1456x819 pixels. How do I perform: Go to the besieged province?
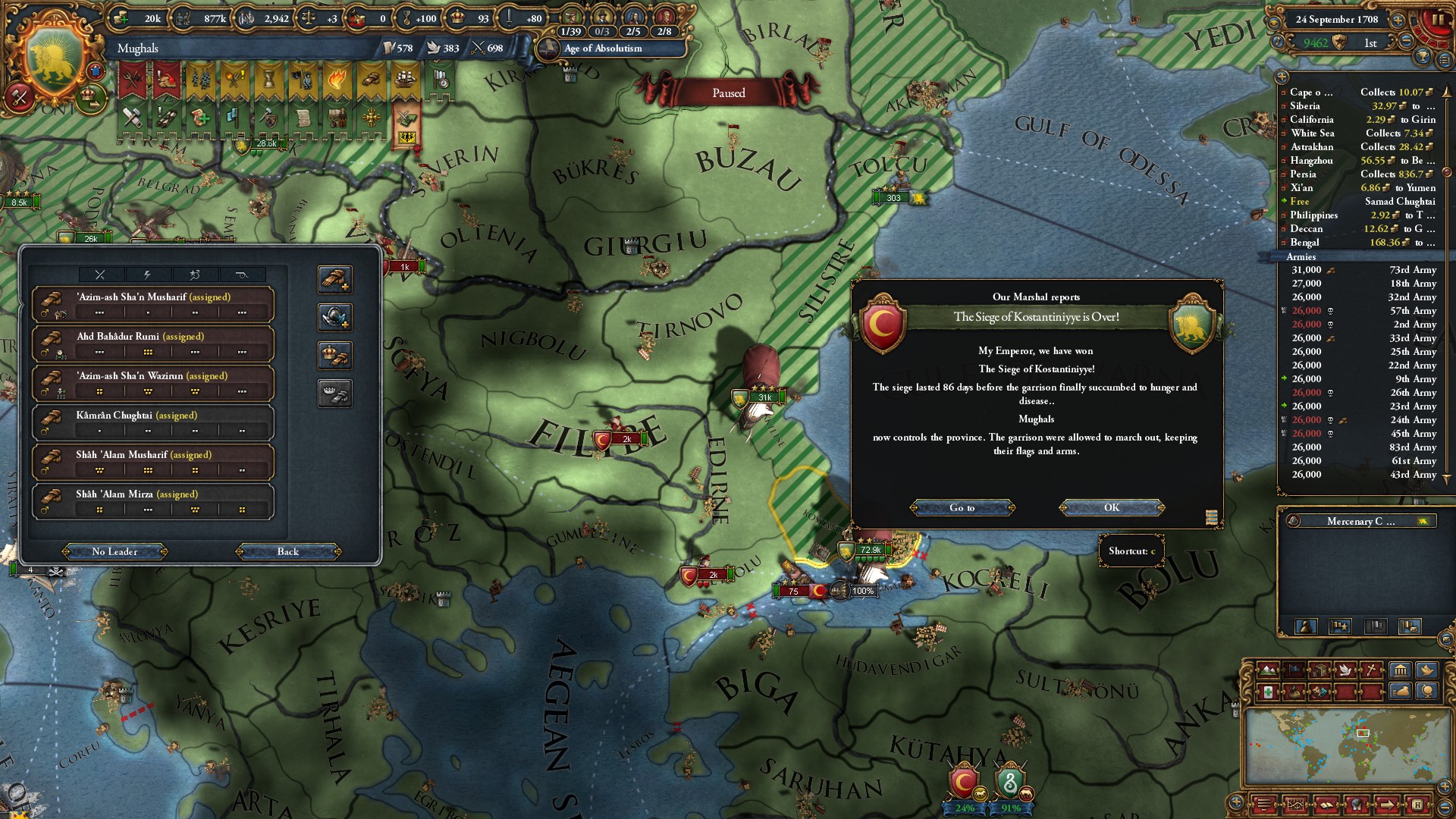pyautogui.click(x=962, y=507)
